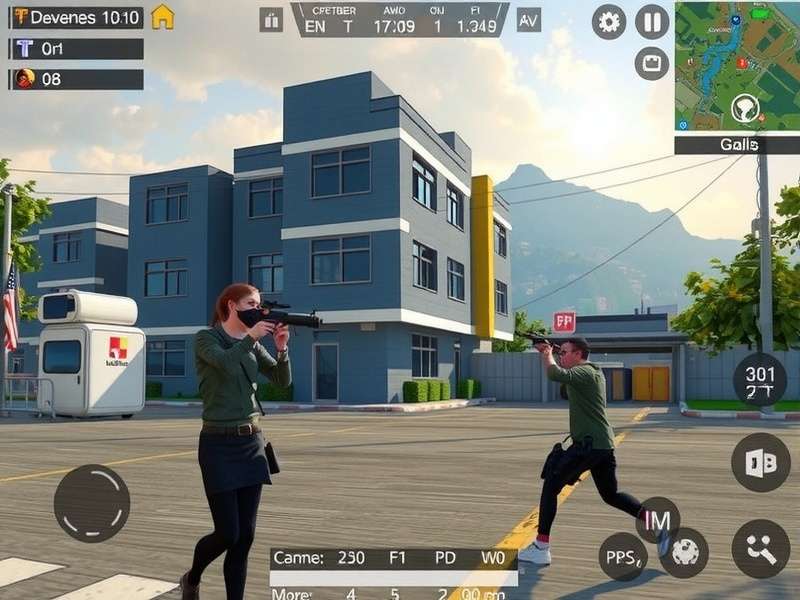Tap the round PPS button
This screenshot has height=600, width=800.
[623, 556]
